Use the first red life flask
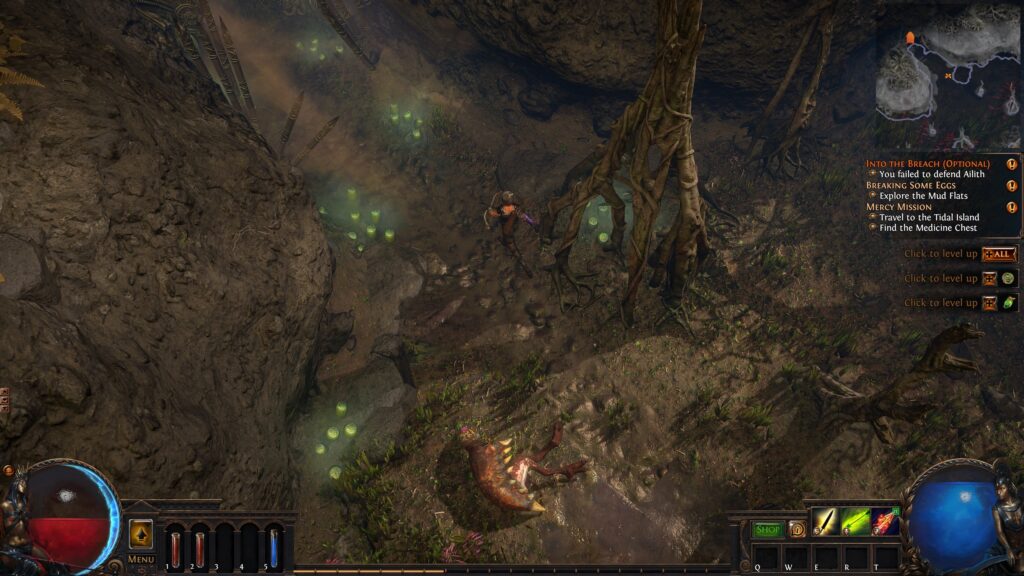 tap(176, 547)
